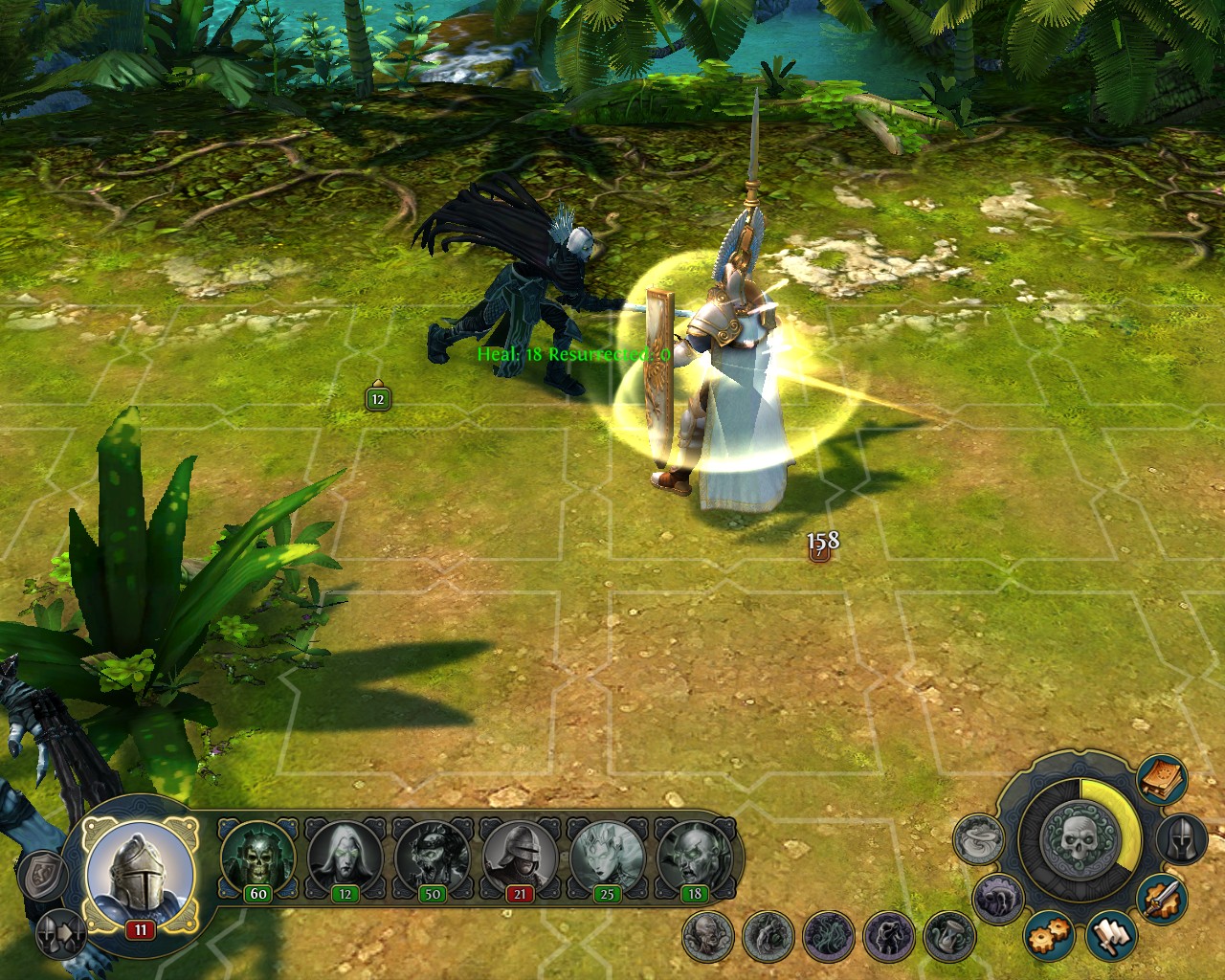
Task: Click the green skull unit with 60 stack
Action: [x=257, y=857]
